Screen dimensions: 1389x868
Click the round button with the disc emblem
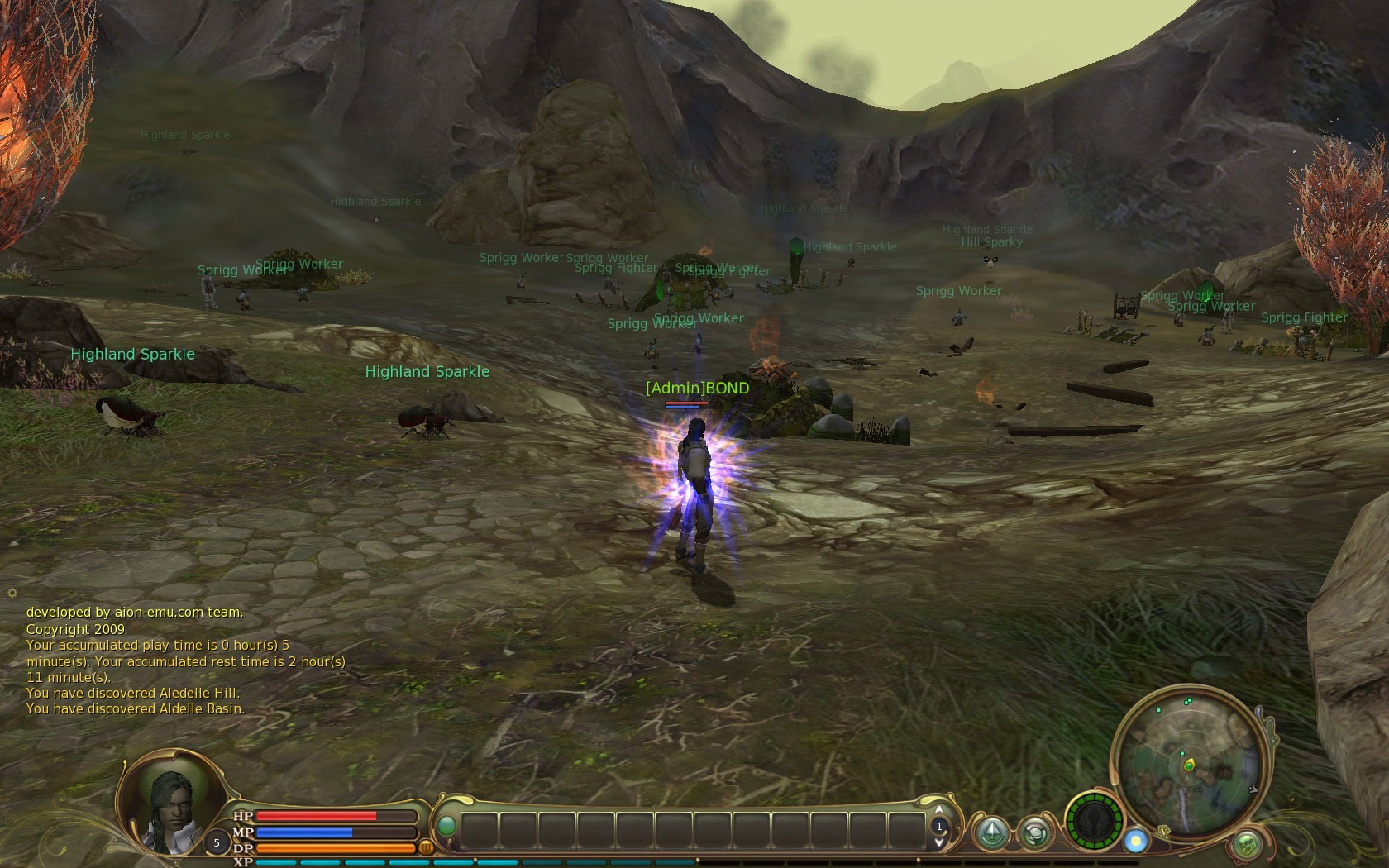pyautogui.click(x=1033, y=832)
